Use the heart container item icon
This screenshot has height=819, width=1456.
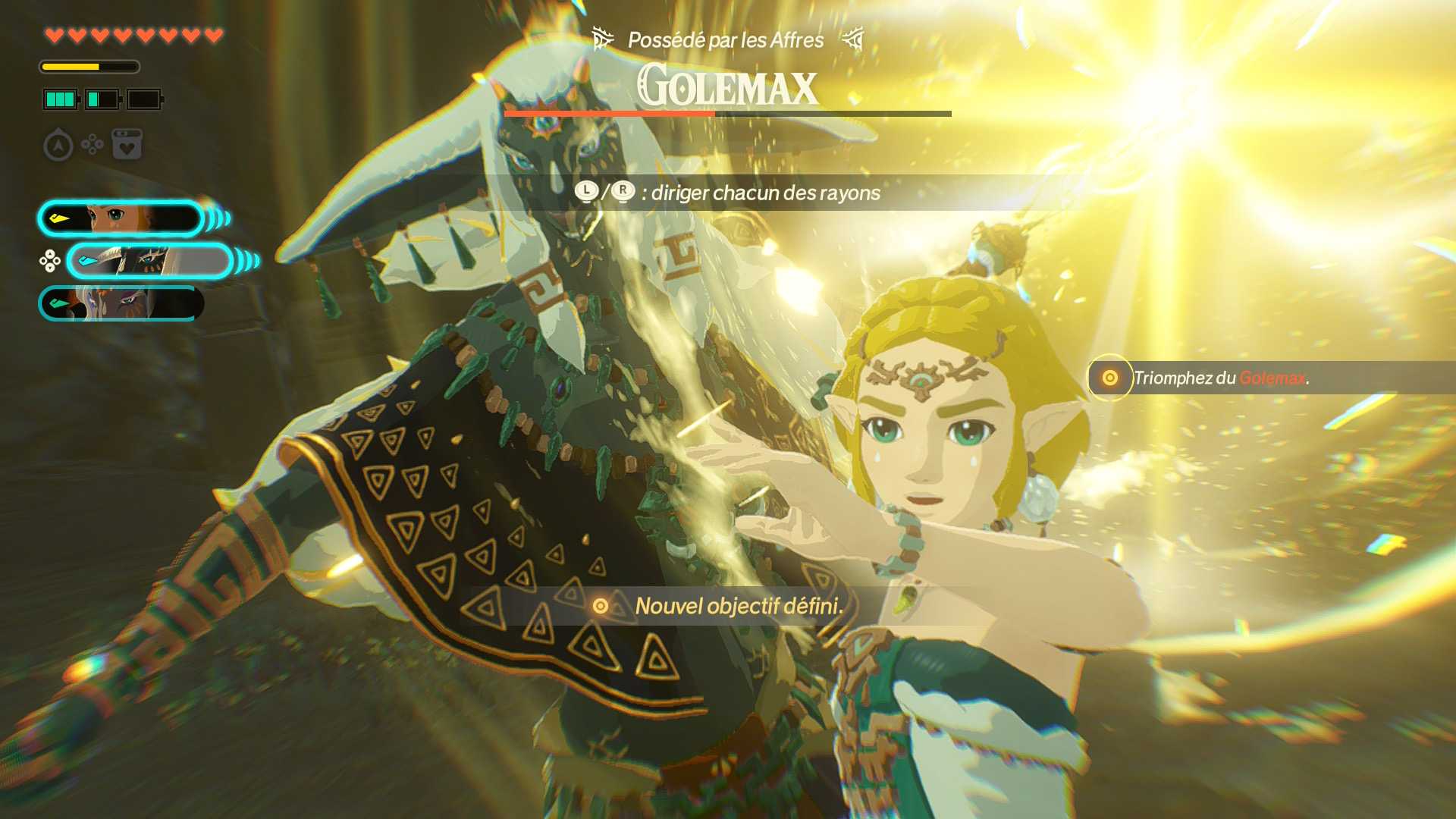click(127, 144)
